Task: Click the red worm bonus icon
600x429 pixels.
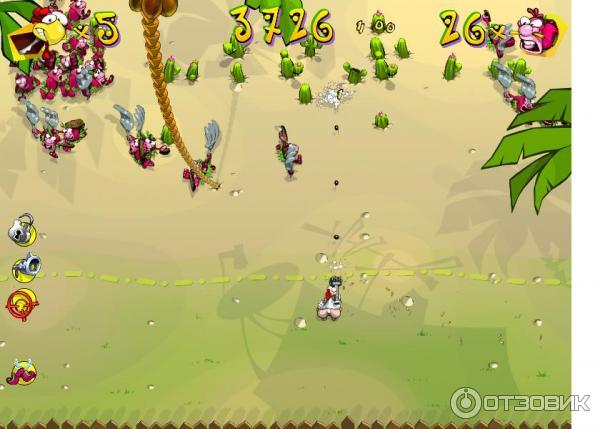Action: 21,372
